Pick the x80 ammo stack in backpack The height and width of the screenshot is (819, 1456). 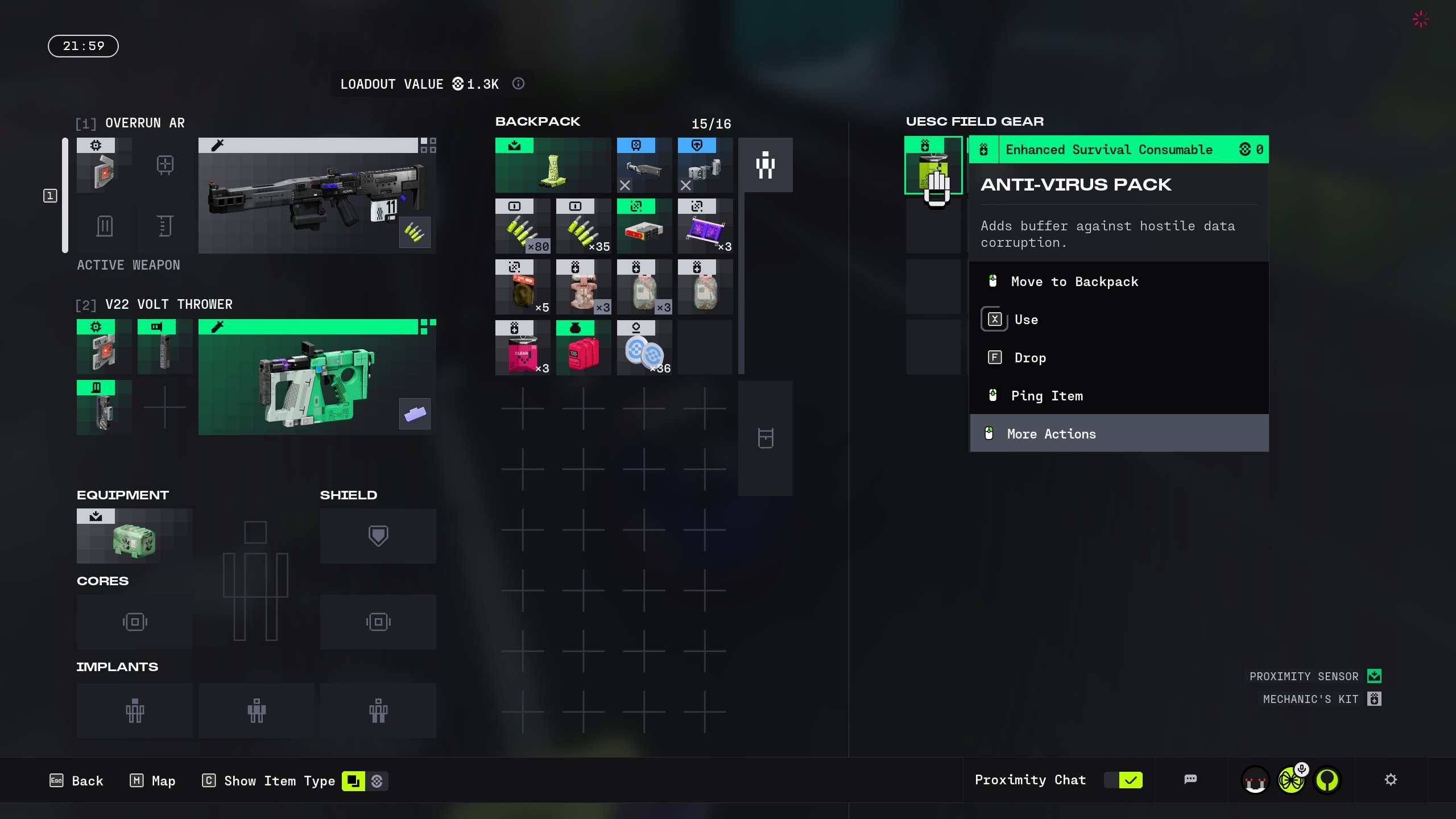coord(522,226)
